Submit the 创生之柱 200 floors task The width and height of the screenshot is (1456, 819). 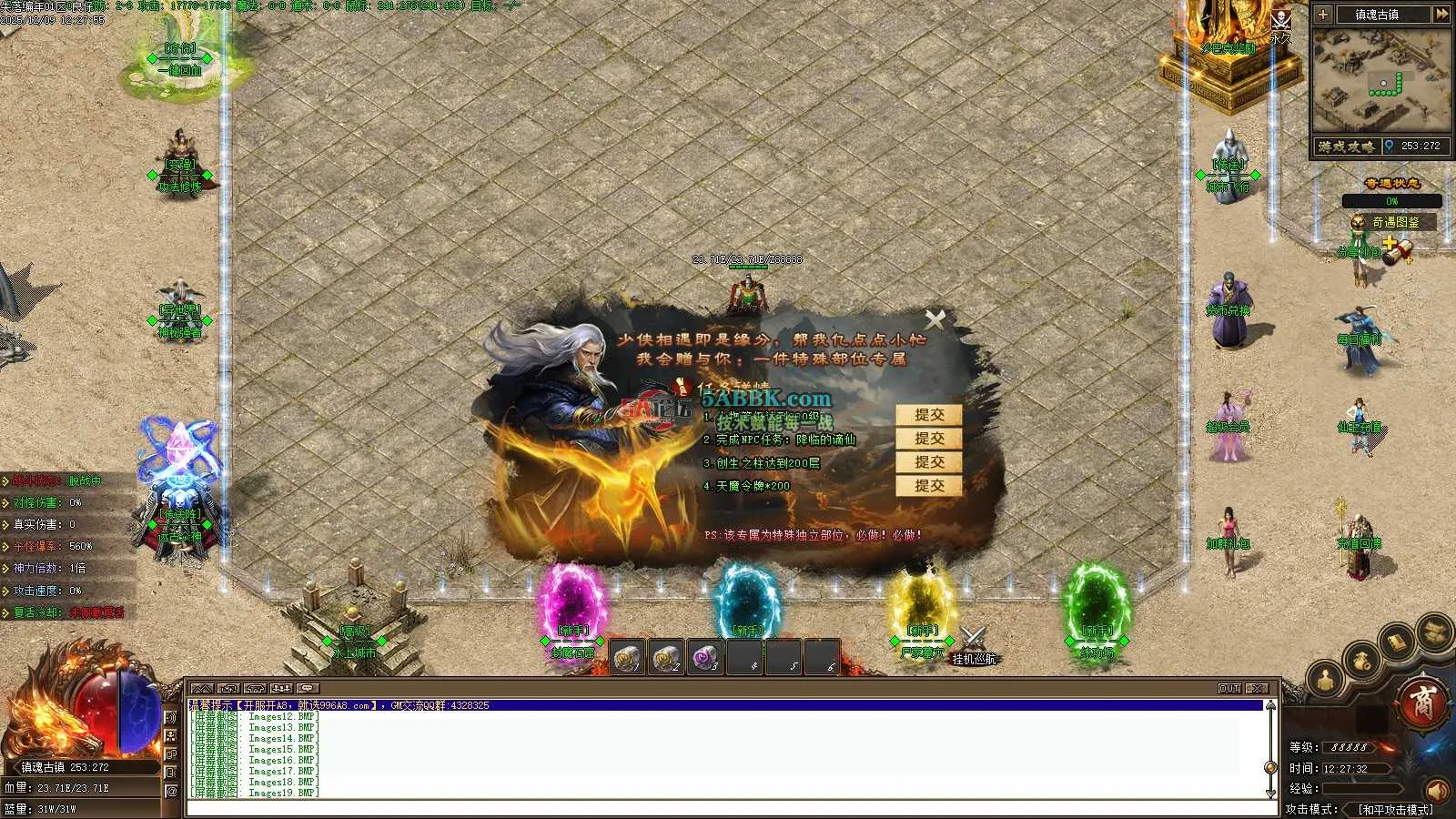[928, 462]
